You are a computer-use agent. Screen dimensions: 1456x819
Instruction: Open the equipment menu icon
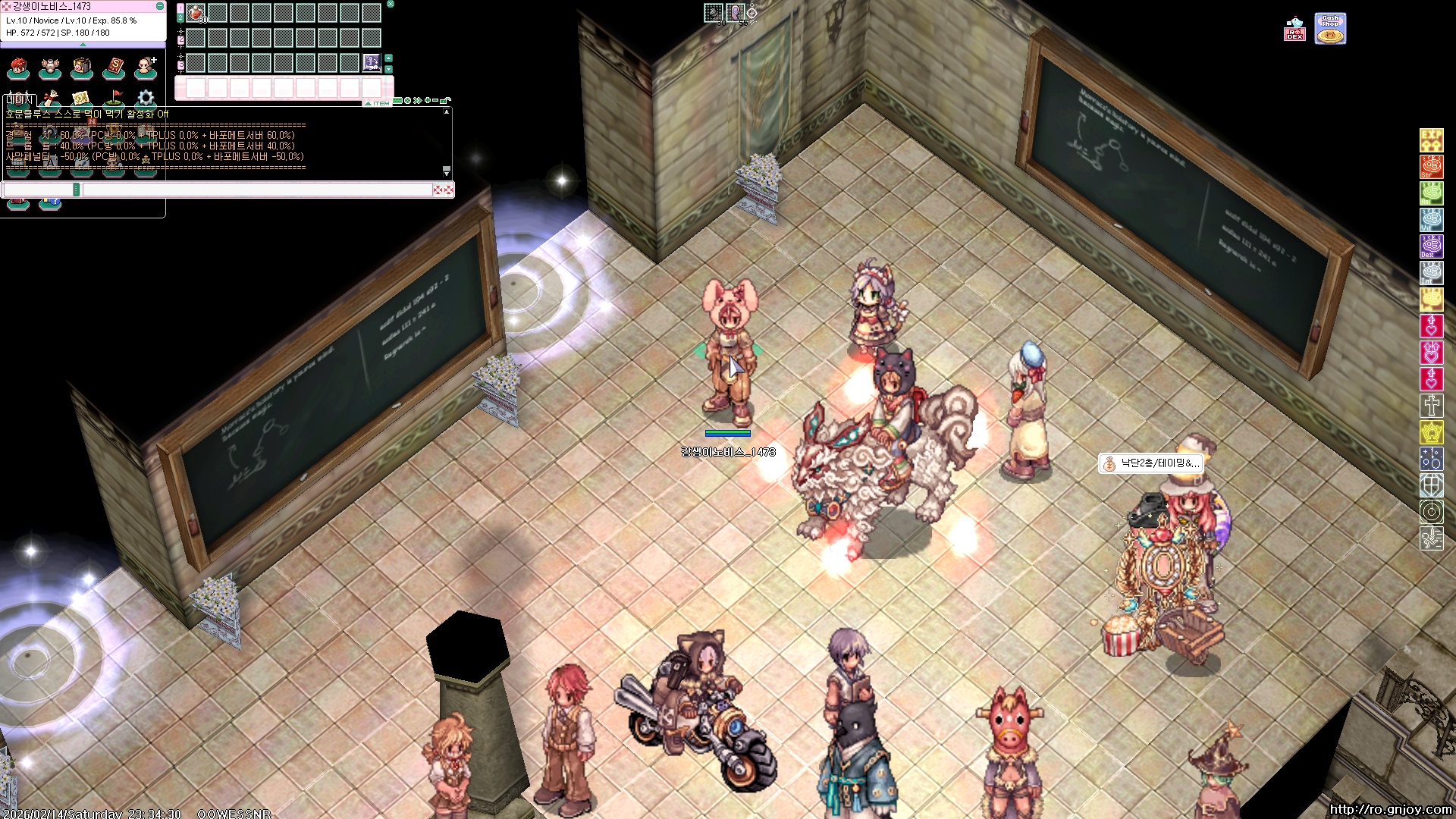[50, 68]
